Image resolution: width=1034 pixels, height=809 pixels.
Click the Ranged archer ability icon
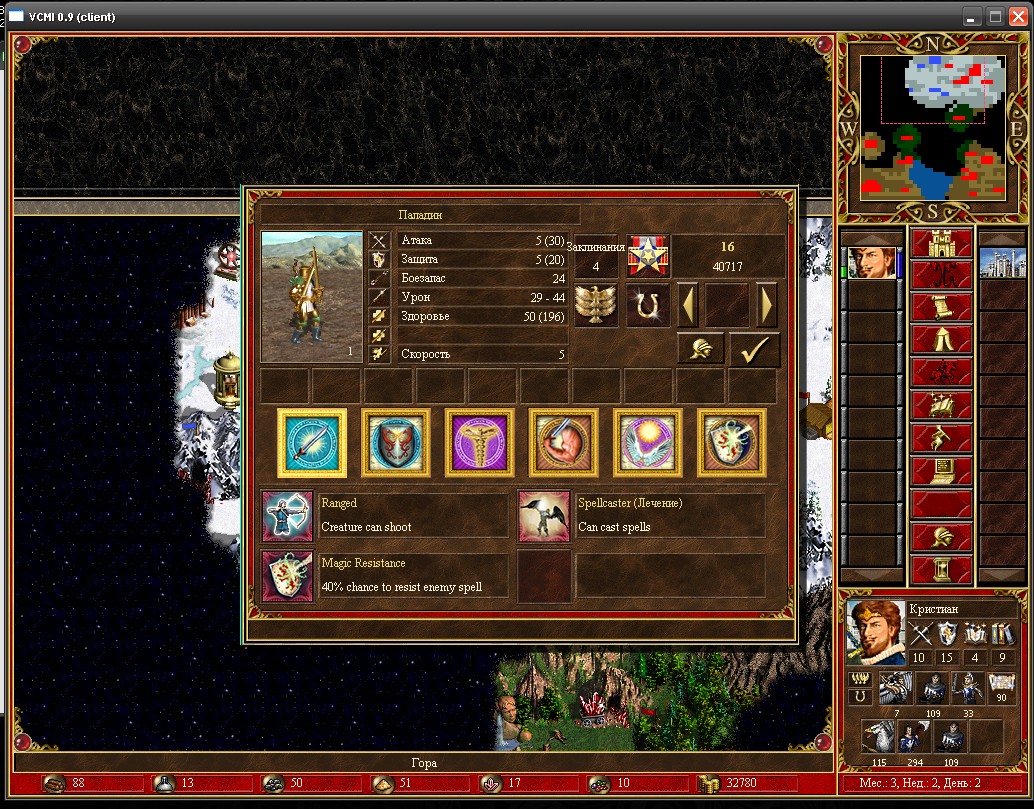287,515
